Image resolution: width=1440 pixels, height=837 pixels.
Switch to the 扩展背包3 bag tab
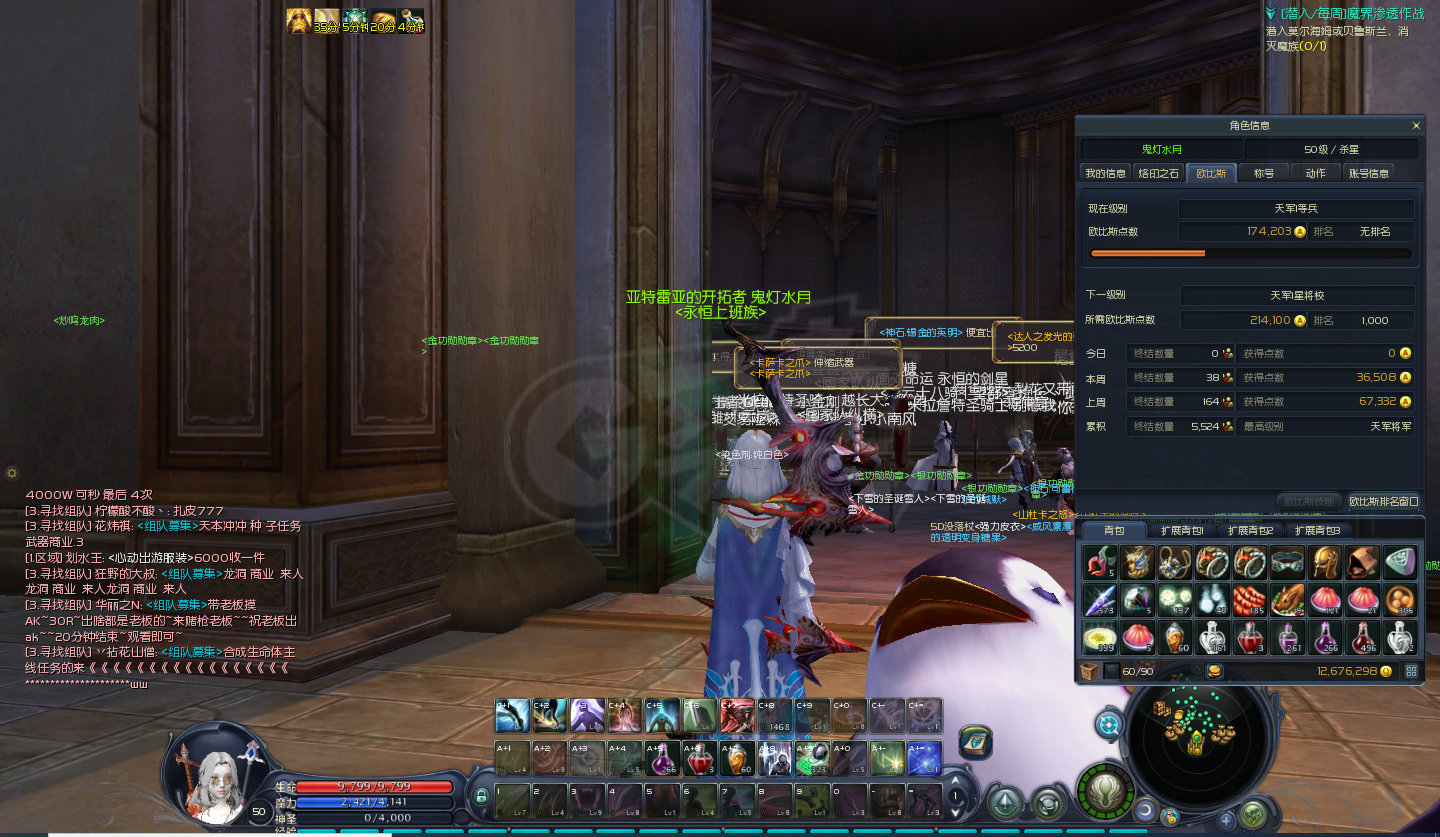[1317, 530]
